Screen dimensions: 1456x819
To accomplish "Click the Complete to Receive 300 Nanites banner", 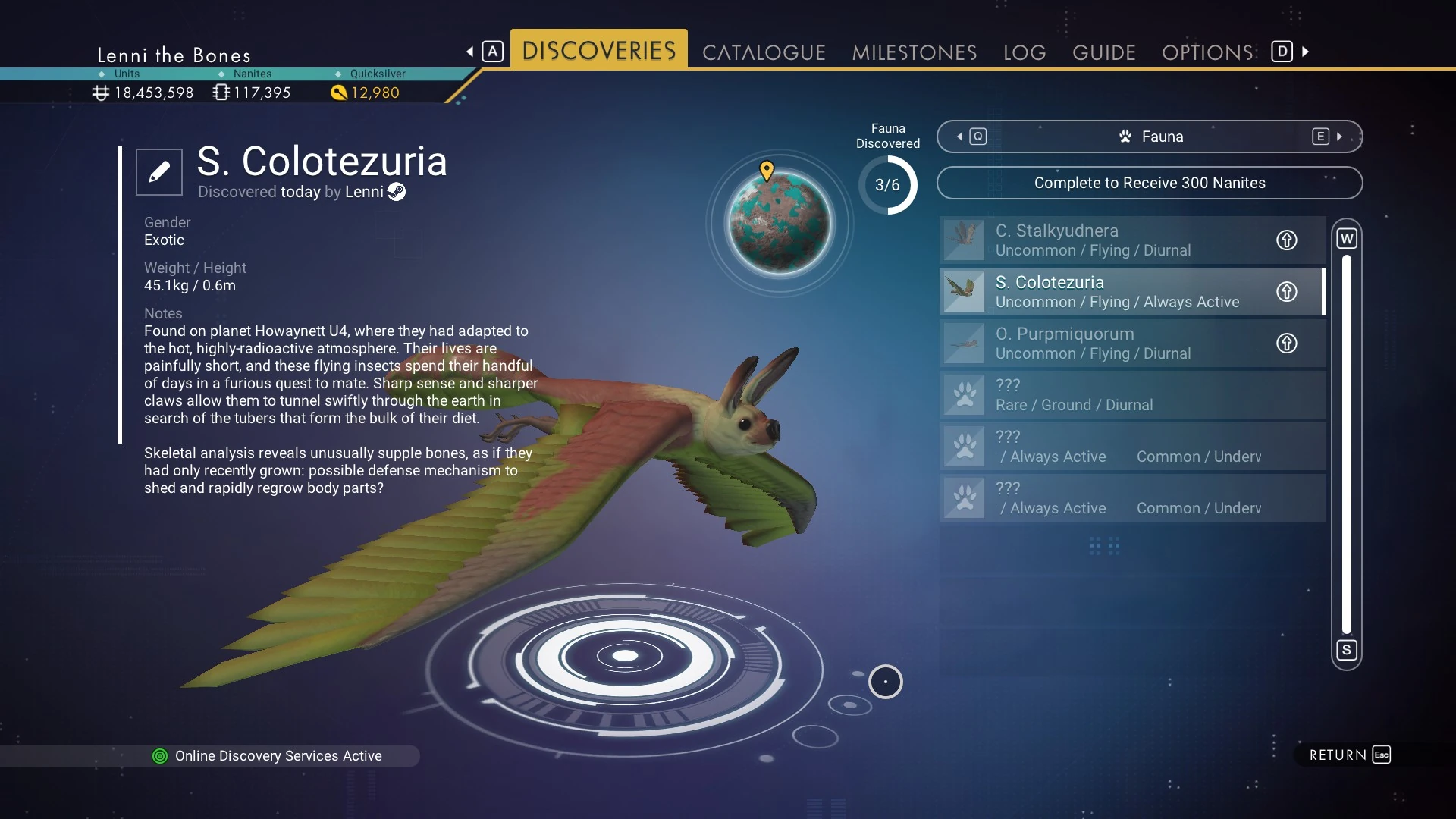I will click(1149, 183).
